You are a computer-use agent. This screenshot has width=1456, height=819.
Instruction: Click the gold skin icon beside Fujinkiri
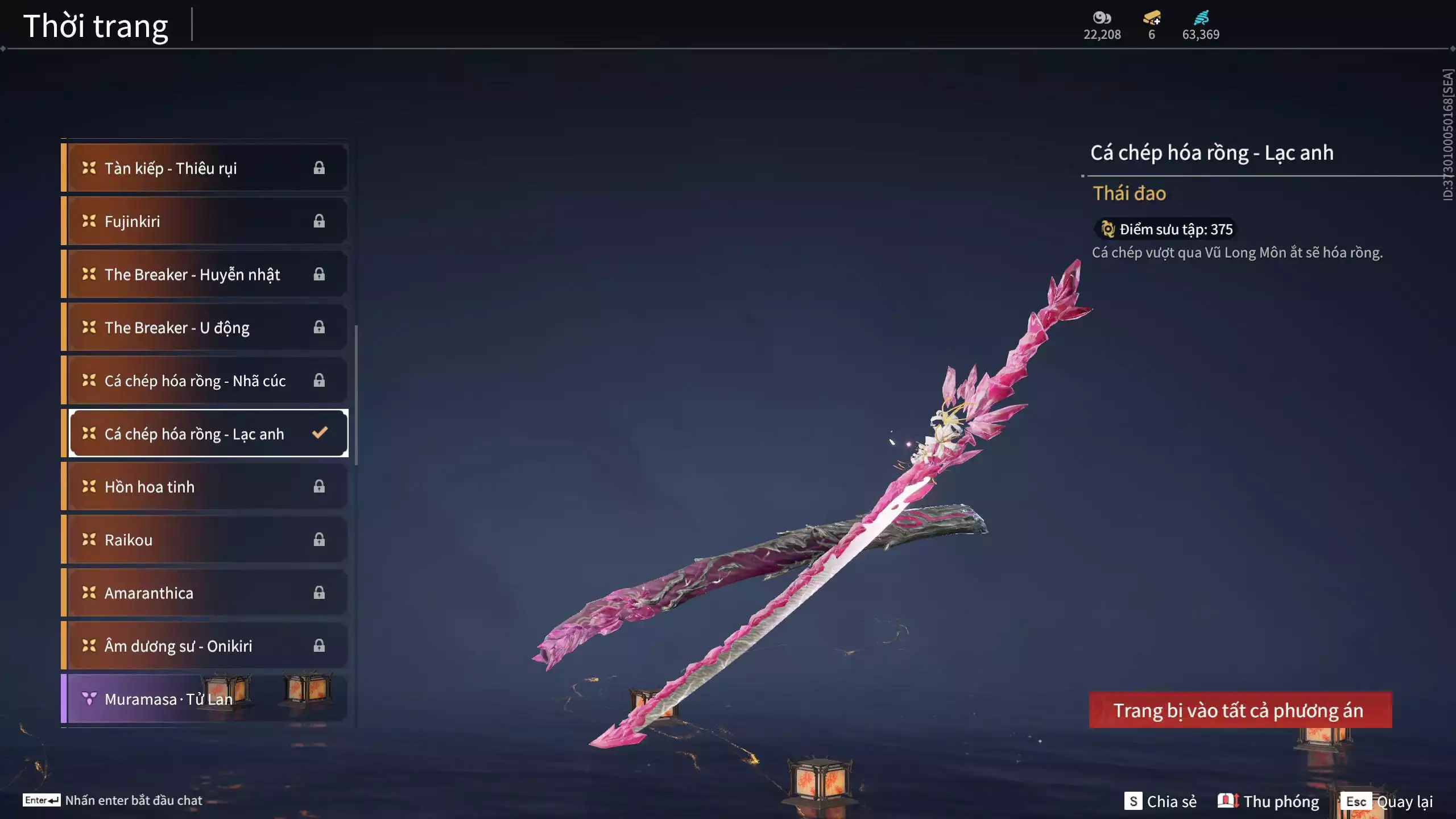pyautogui.click(x=88, y=221)
